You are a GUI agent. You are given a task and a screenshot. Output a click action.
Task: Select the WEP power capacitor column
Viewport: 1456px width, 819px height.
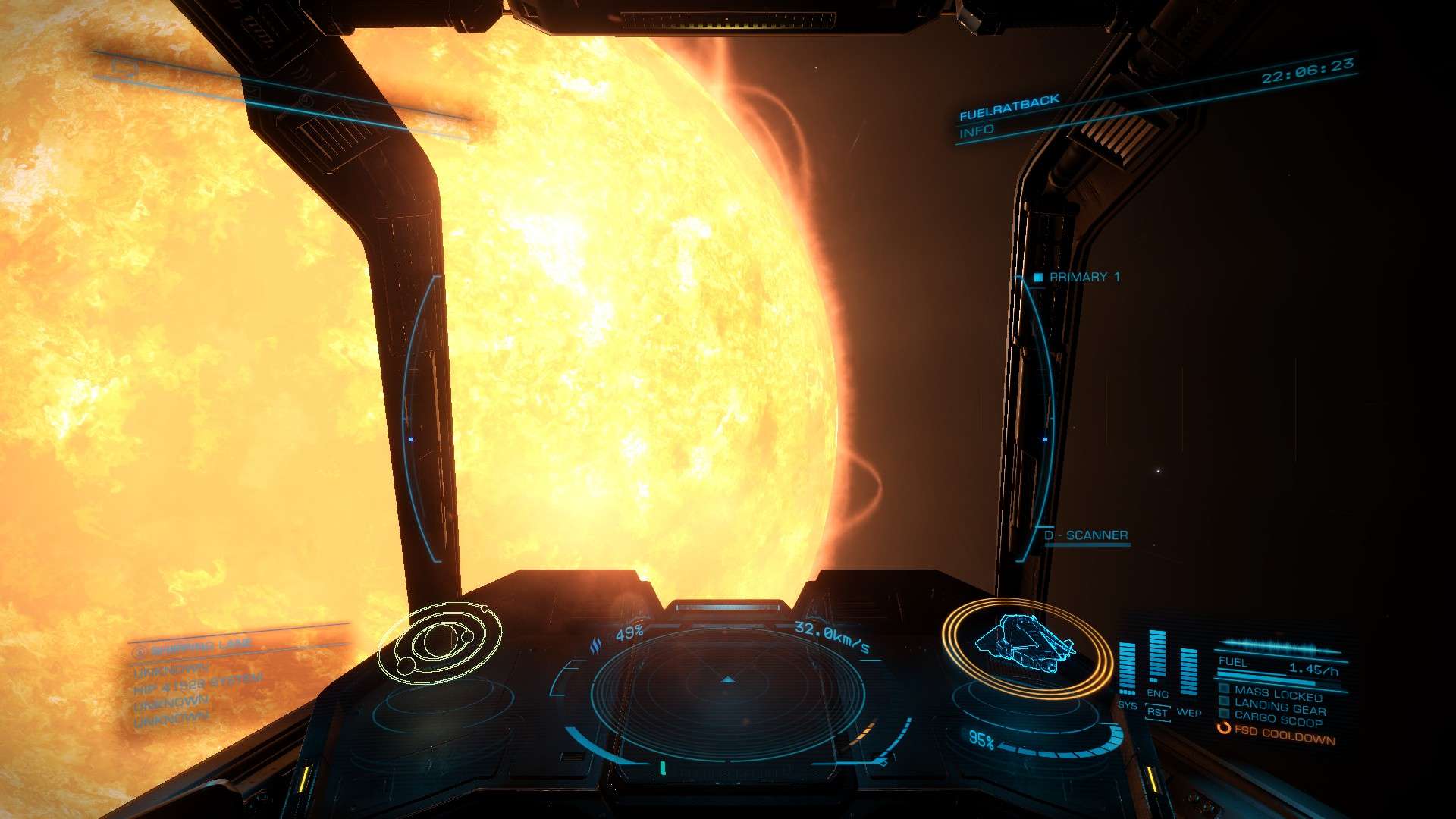click(1188, 671)
